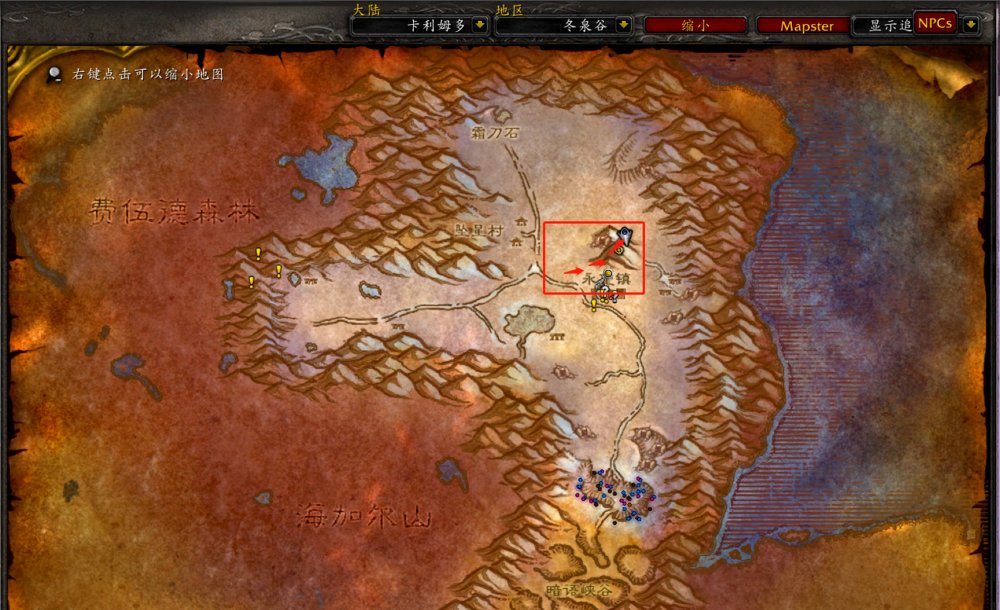This screenshot has height=610, width=1000.
Task: Open the Mapster options button
Action: point(806,26)
